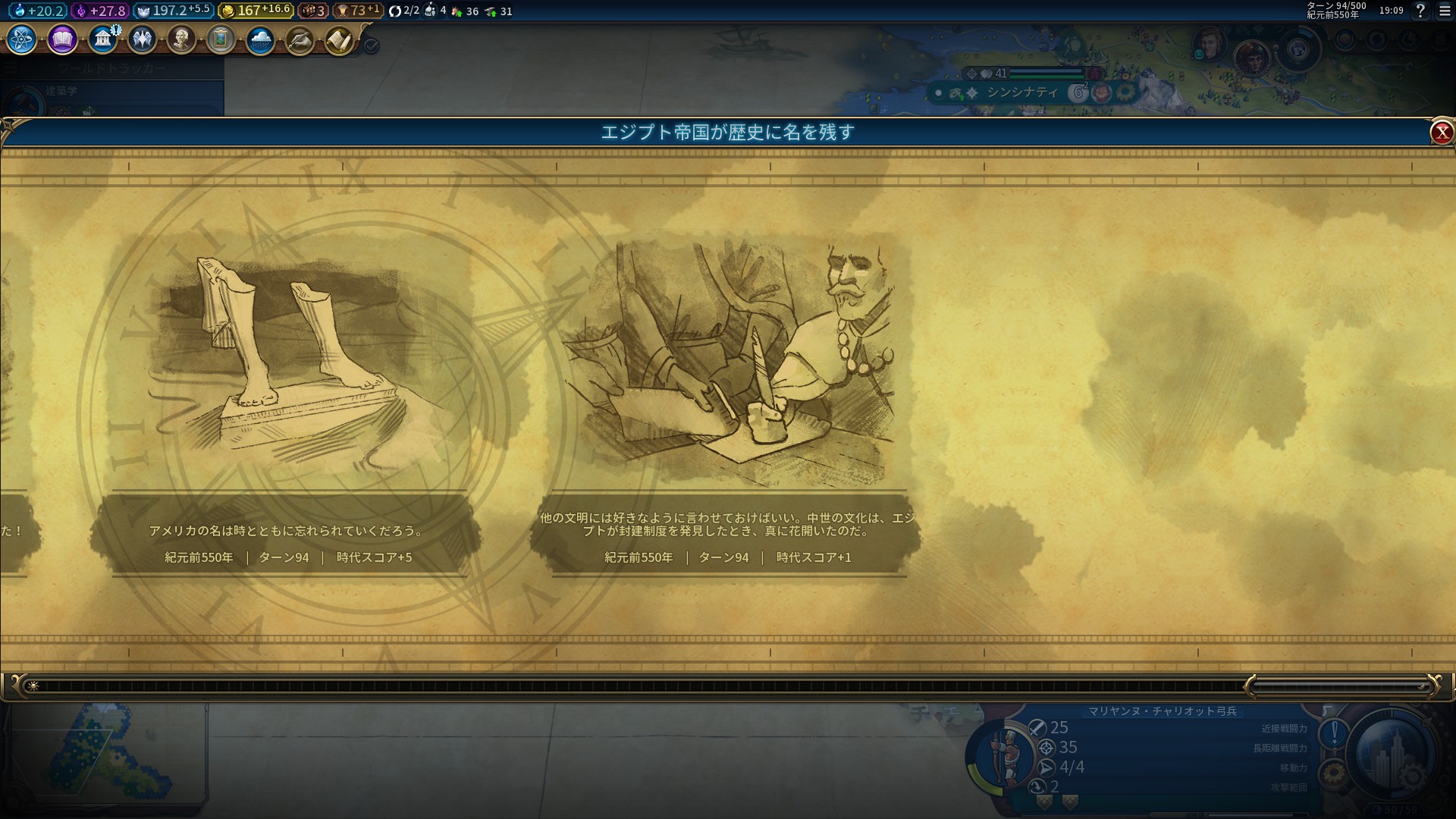This screenshot has height=819, width=1456.
Task: Click the timeline's horizontal scrollbar handle
Action: pyautogui.click(x=1340, y=687)
